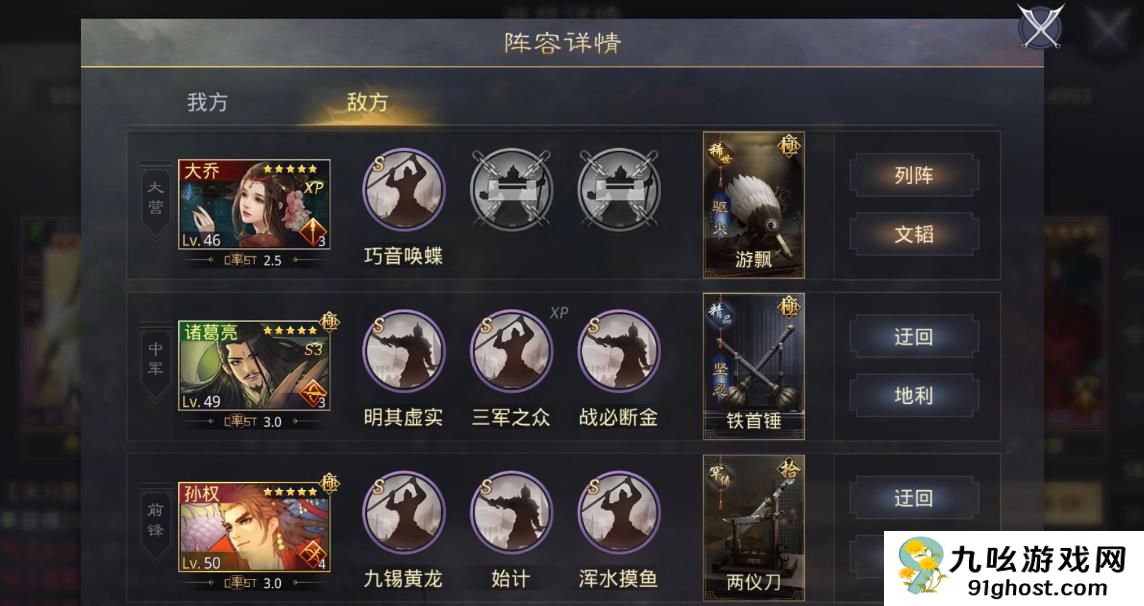Open the 三军之众 skill icon
Image resolution: width=1144 pixels, height=606 pixels.
(511, 351)
